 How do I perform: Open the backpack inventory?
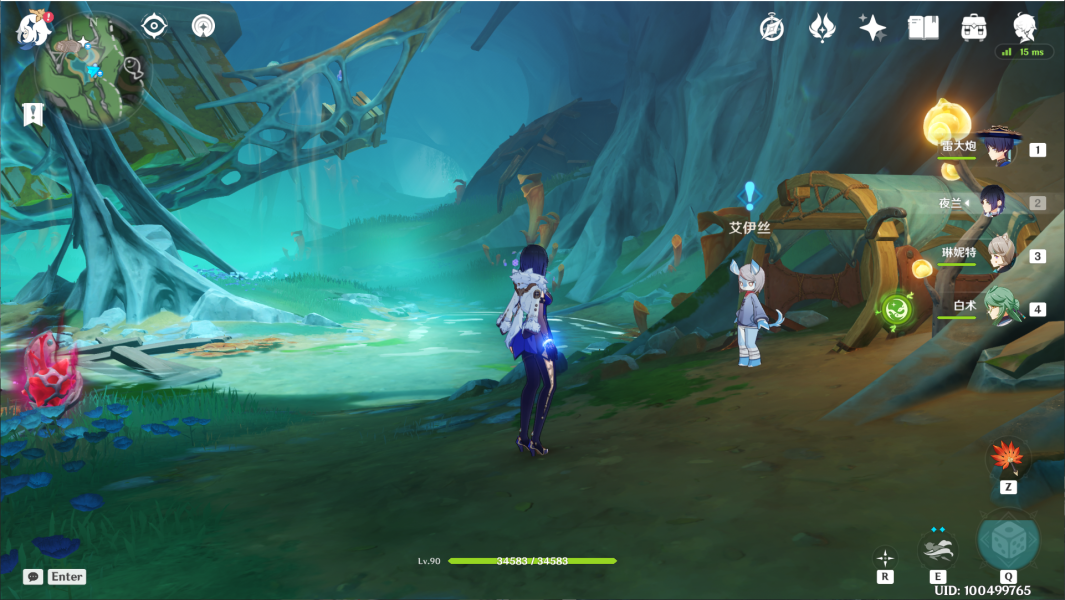click(x=973, y=28)
